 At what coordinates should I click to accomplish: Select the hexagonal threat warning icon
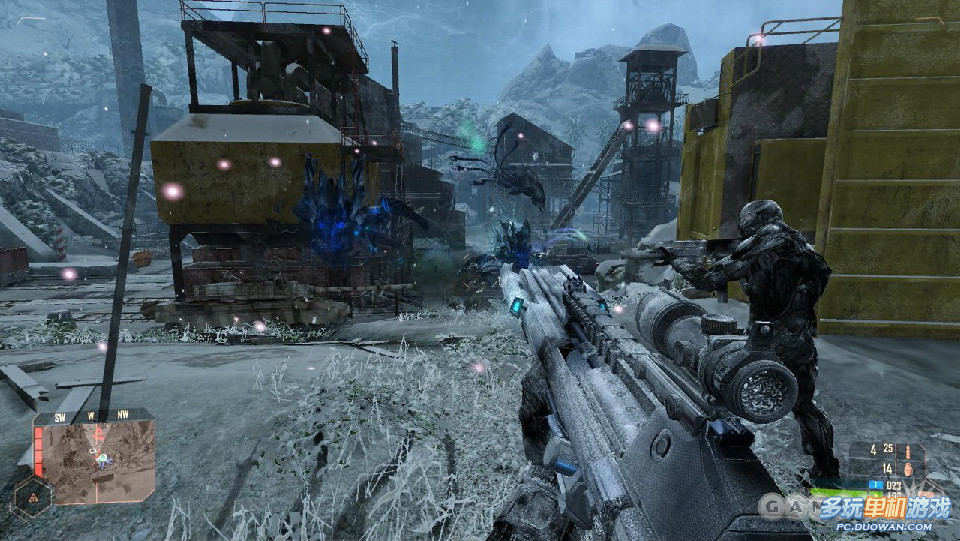(x=32, y=496)
